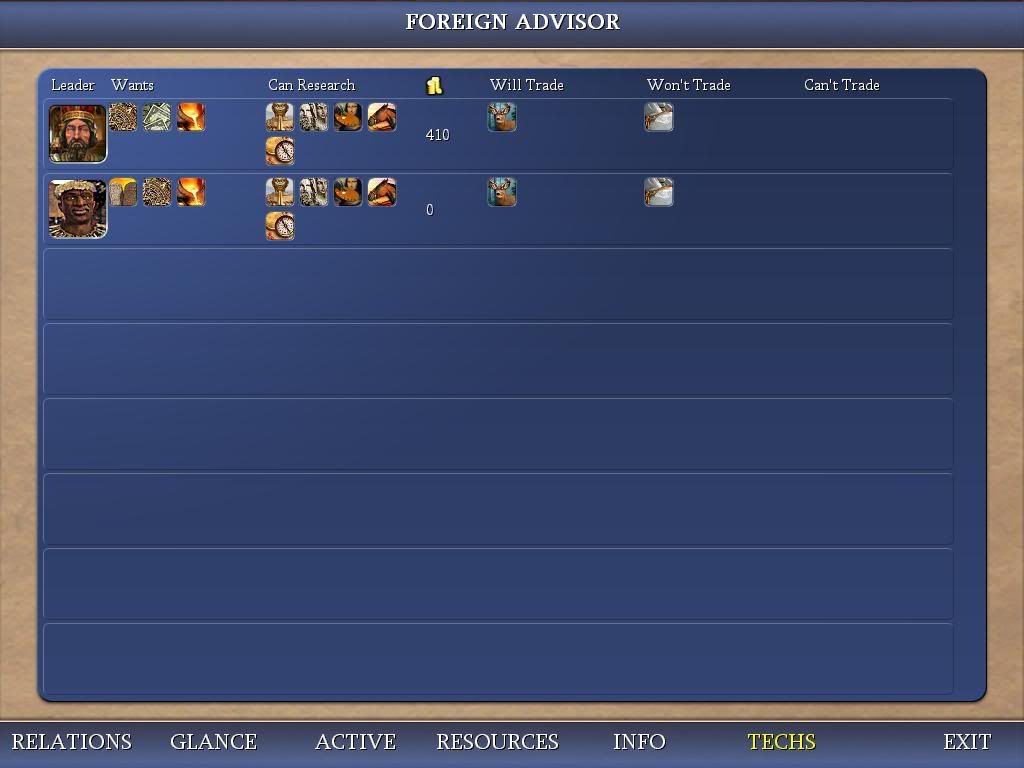
Task: Show the Active tab
Action: (355, 742)
